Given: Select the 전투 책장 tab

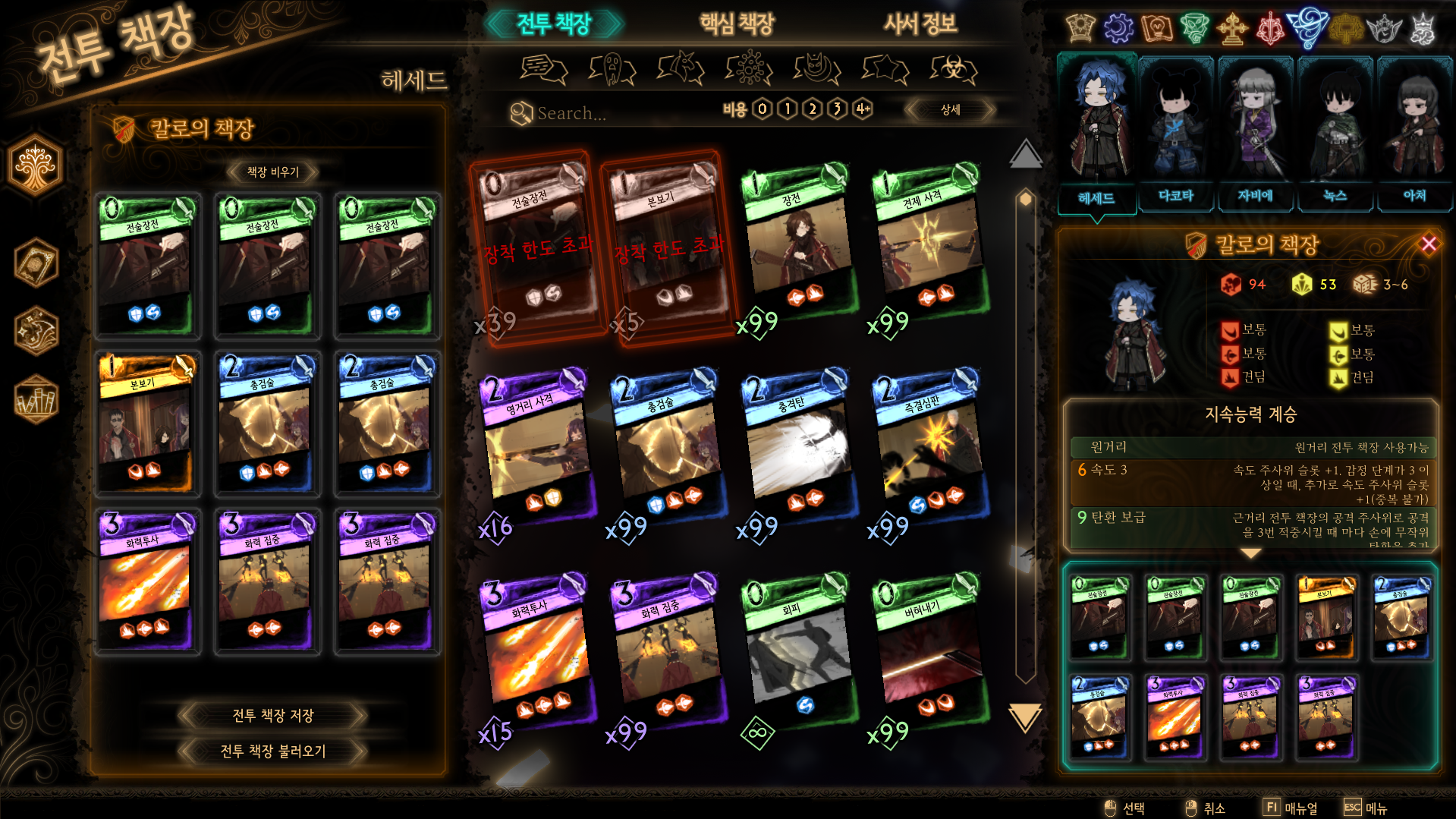Looking at the screenshot, I should click(x=554, y=24).
